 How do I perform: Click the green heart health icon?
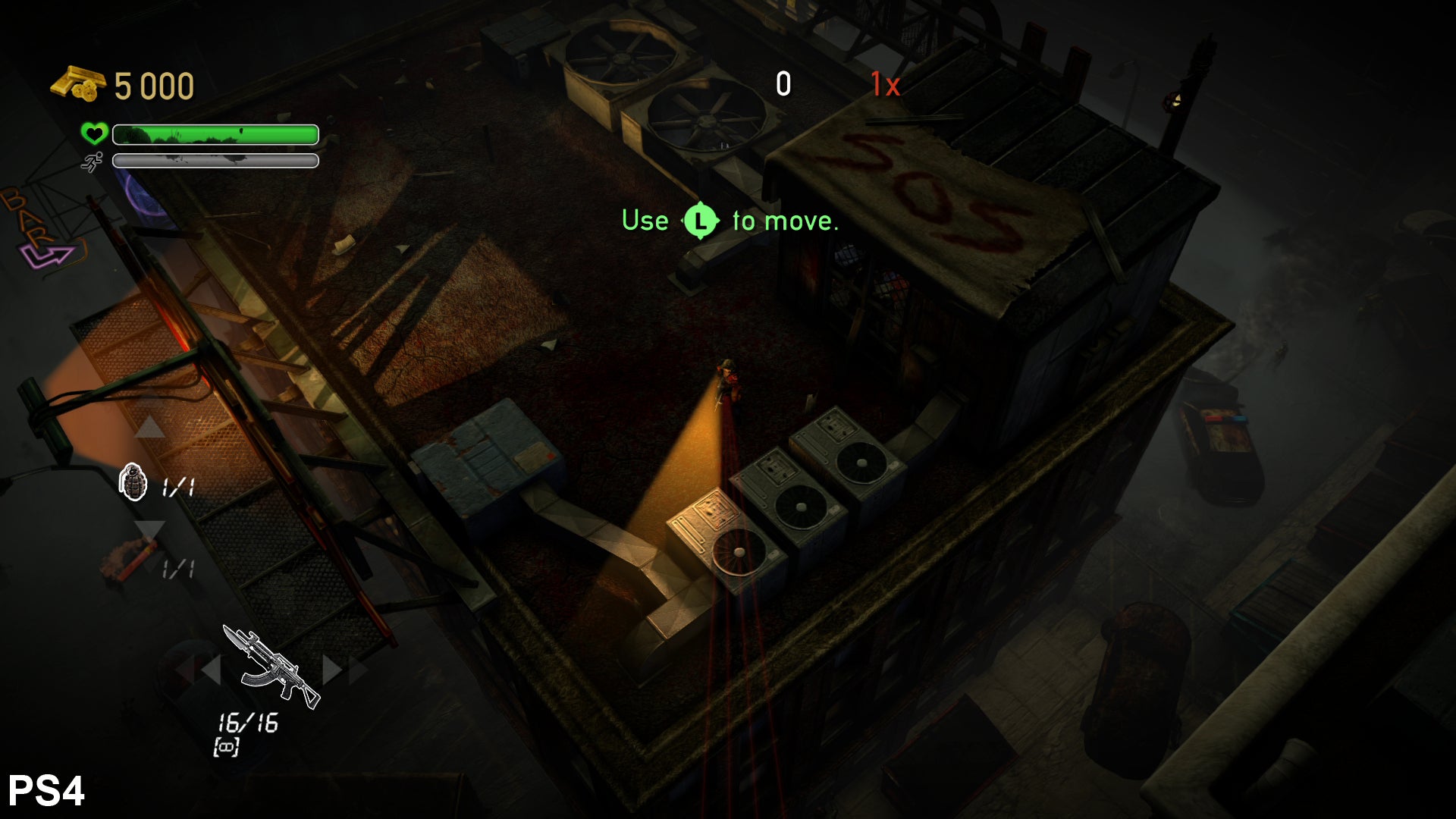[x=94, y=134]
